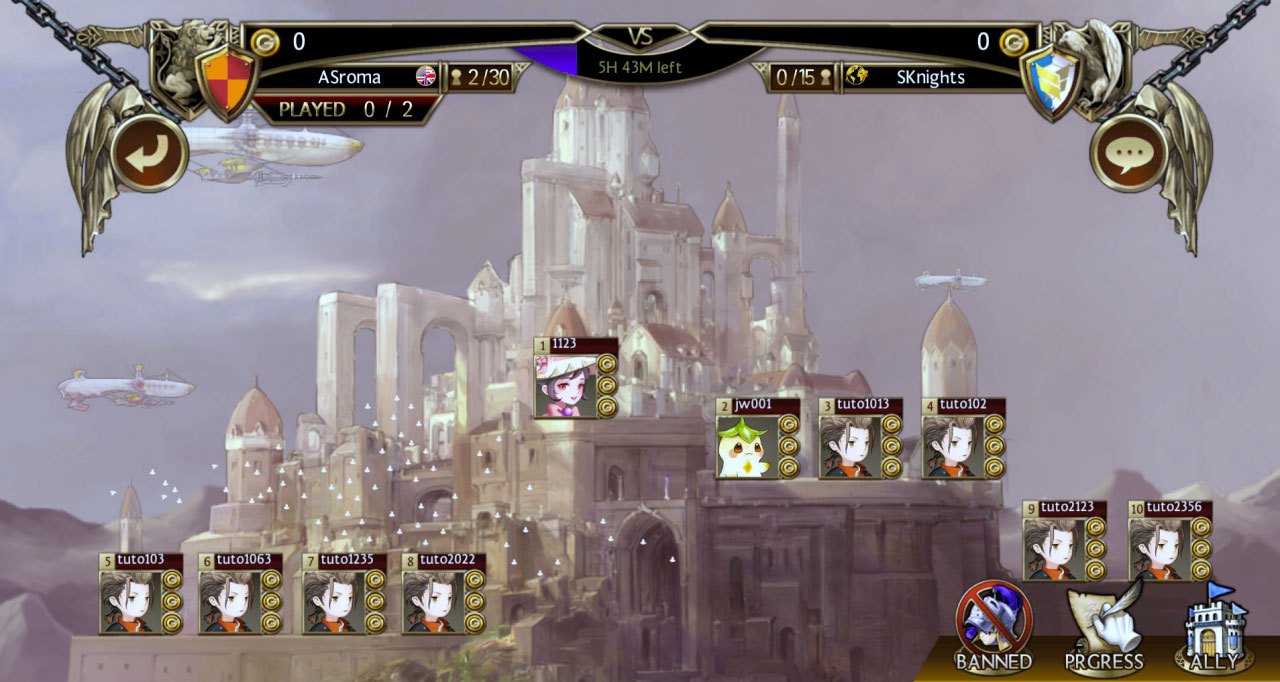The width and height of the screenshot is (1280, 682).
Task: Go back with the return arrow button
Action: pos(149,153)
